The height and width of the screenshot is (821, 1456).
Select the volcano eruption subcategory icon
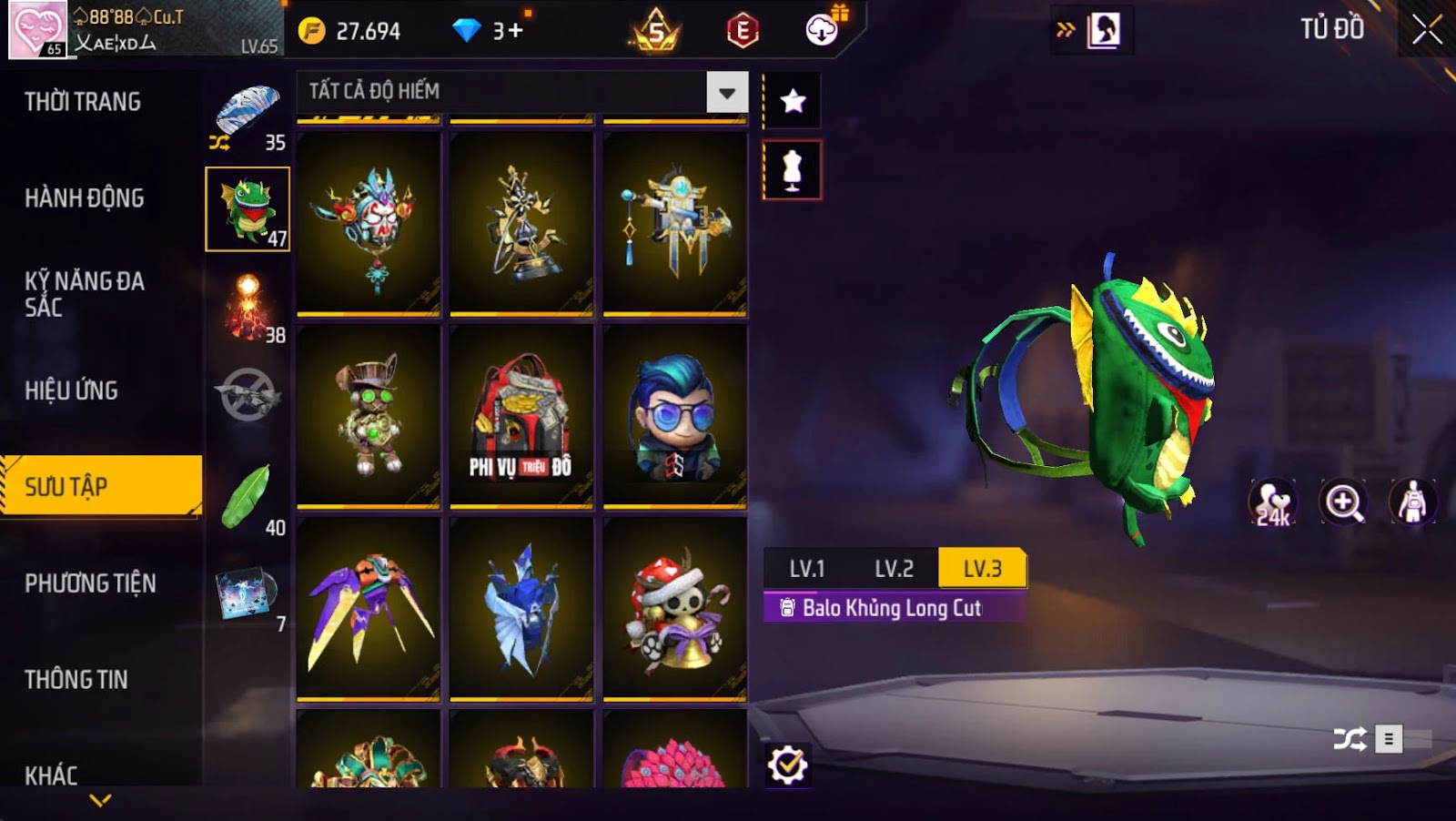click(248, 307)
